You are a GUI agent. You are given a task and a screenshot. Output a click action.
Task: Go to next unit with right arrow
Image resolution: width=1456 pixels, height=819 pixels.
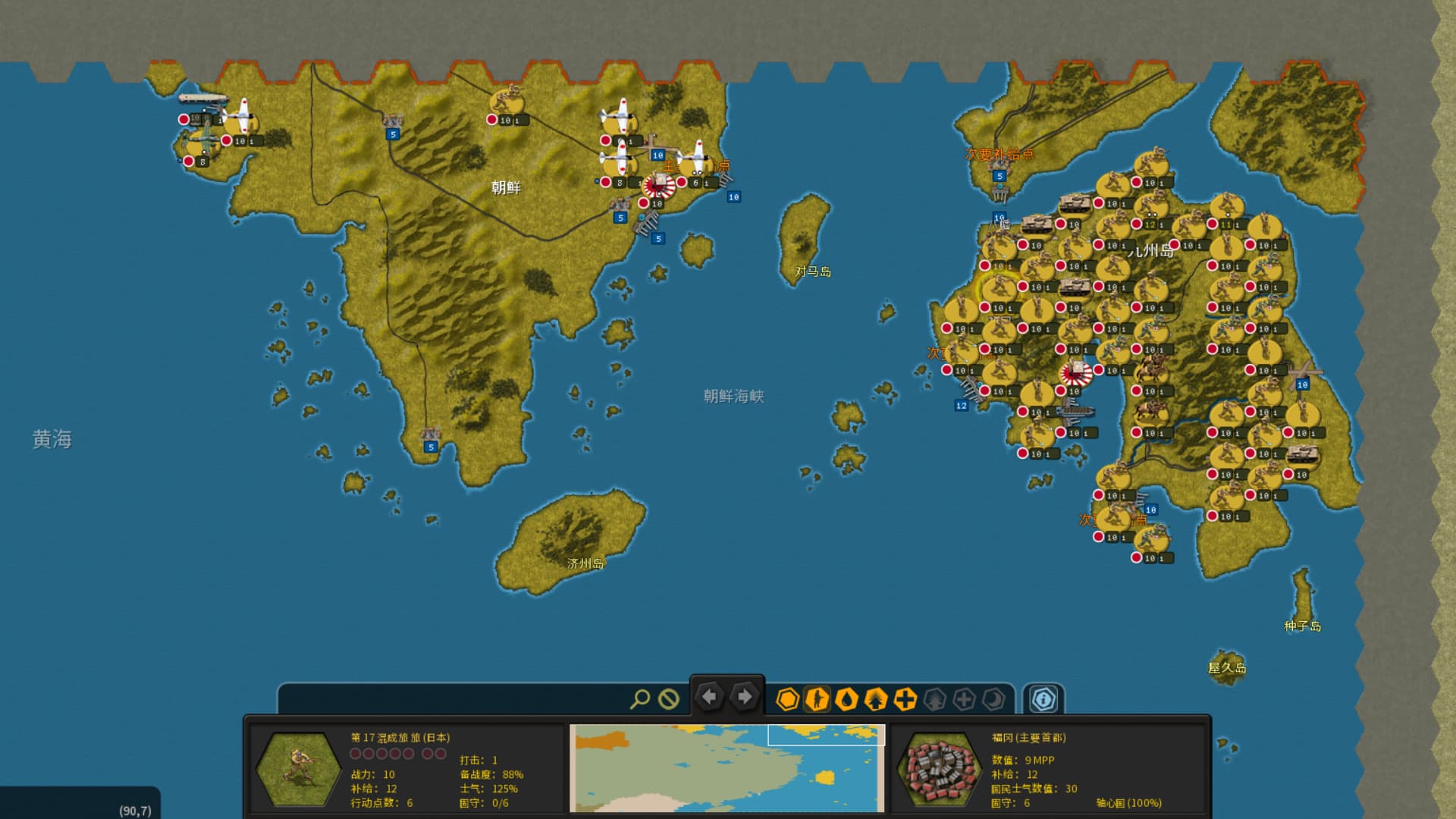click(745, 696)
